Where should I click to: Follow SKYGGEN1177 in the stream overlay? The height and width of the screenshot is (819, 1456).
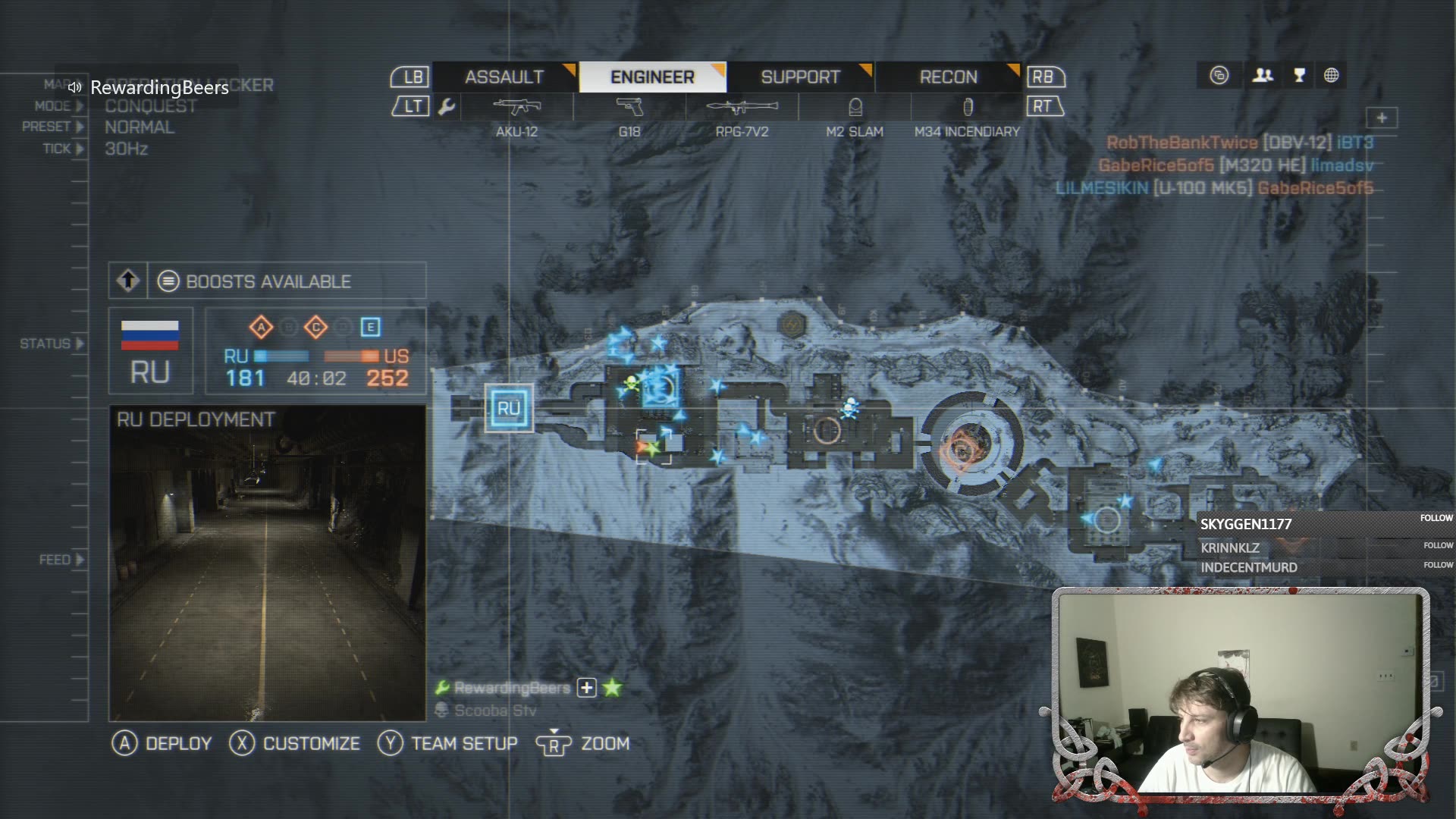tap(1436, 518)
